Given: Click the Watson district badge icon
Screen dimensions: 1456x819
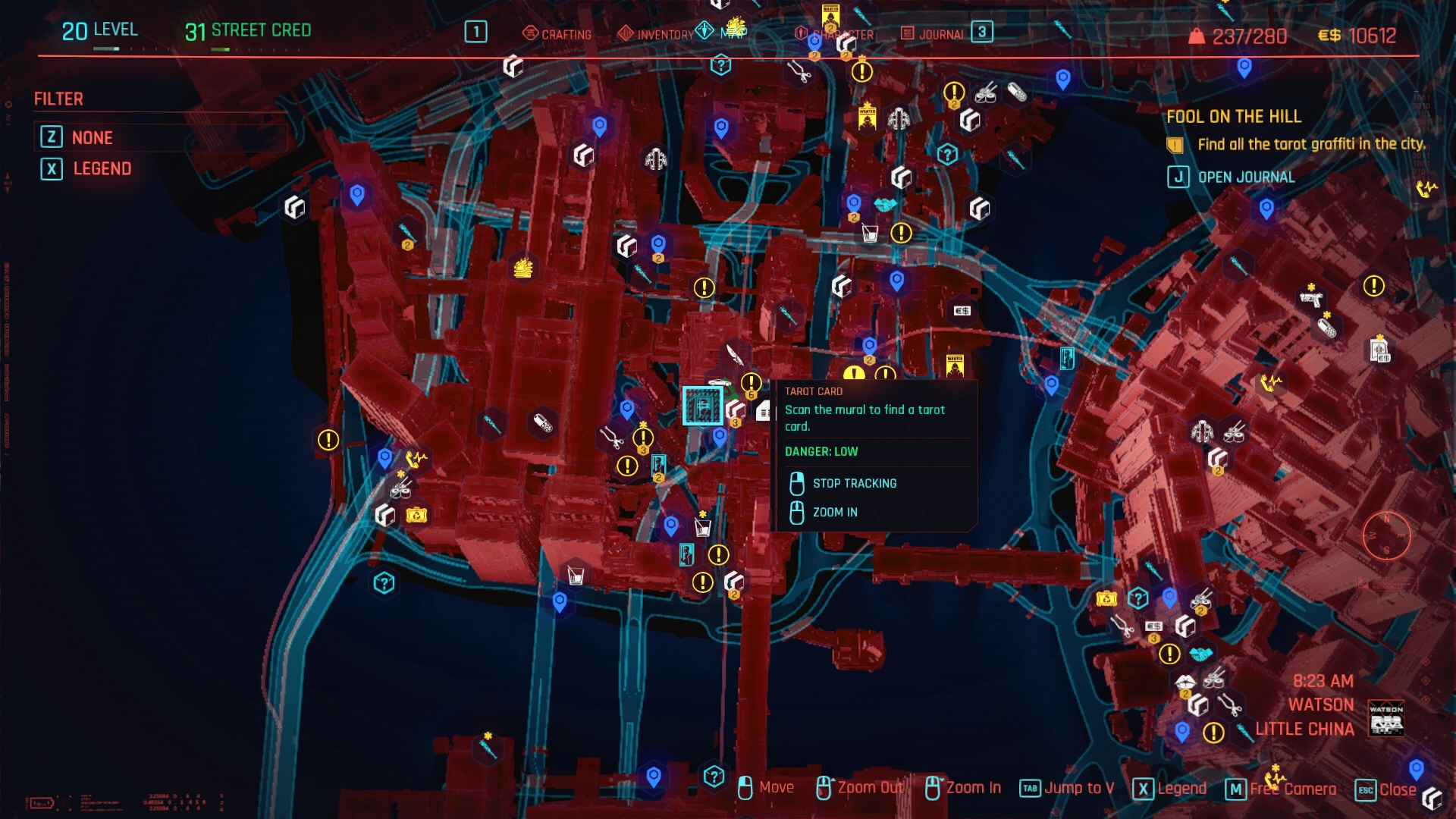Looking at the screenshot, I should coord(1386,718).
